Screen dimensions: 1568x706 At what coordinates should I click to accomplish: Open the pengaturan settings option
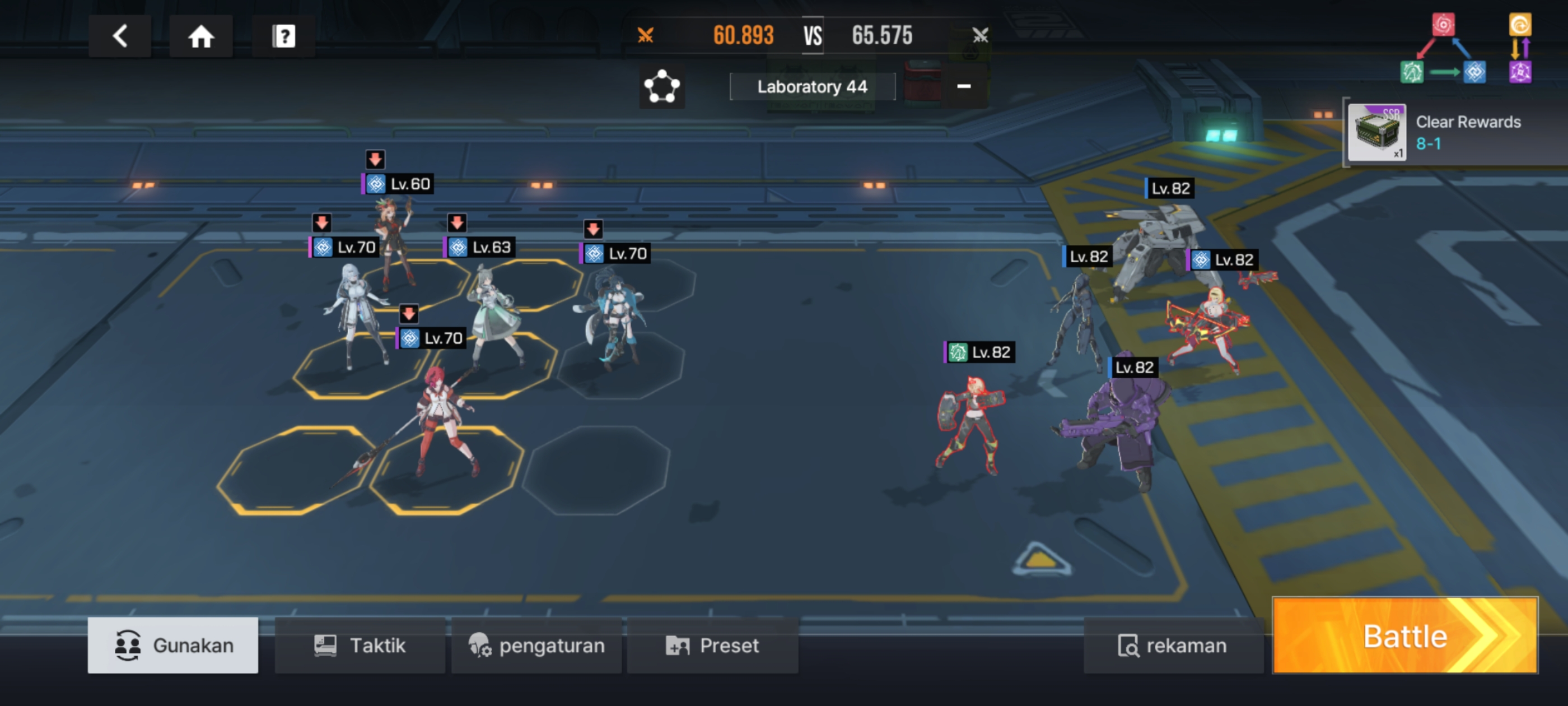point(536,645)
